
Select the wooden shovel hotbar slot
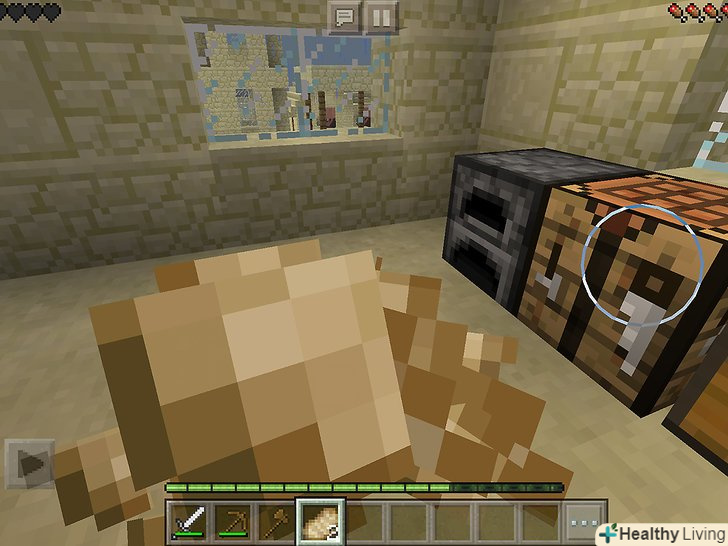point(277,521)
